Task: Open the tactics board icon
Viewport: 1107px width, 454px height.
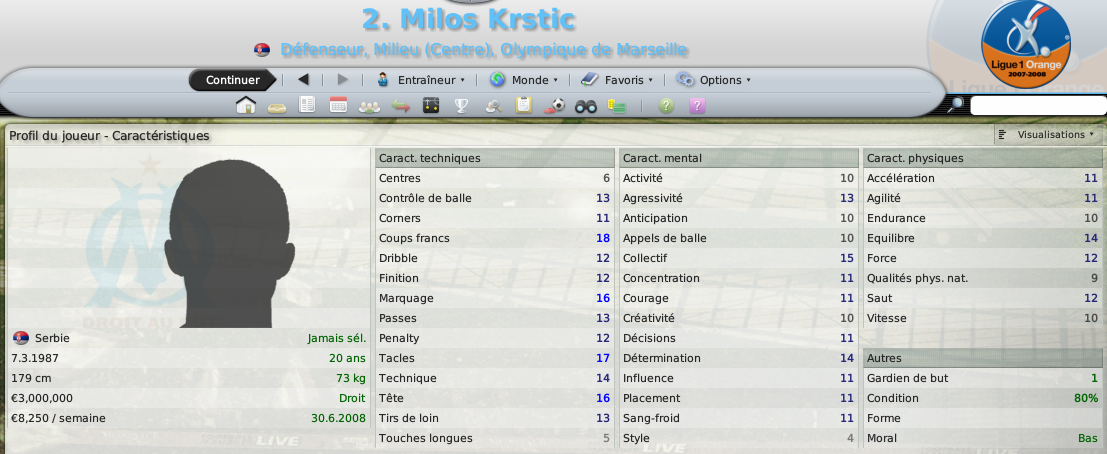Action: click(431, 105)
